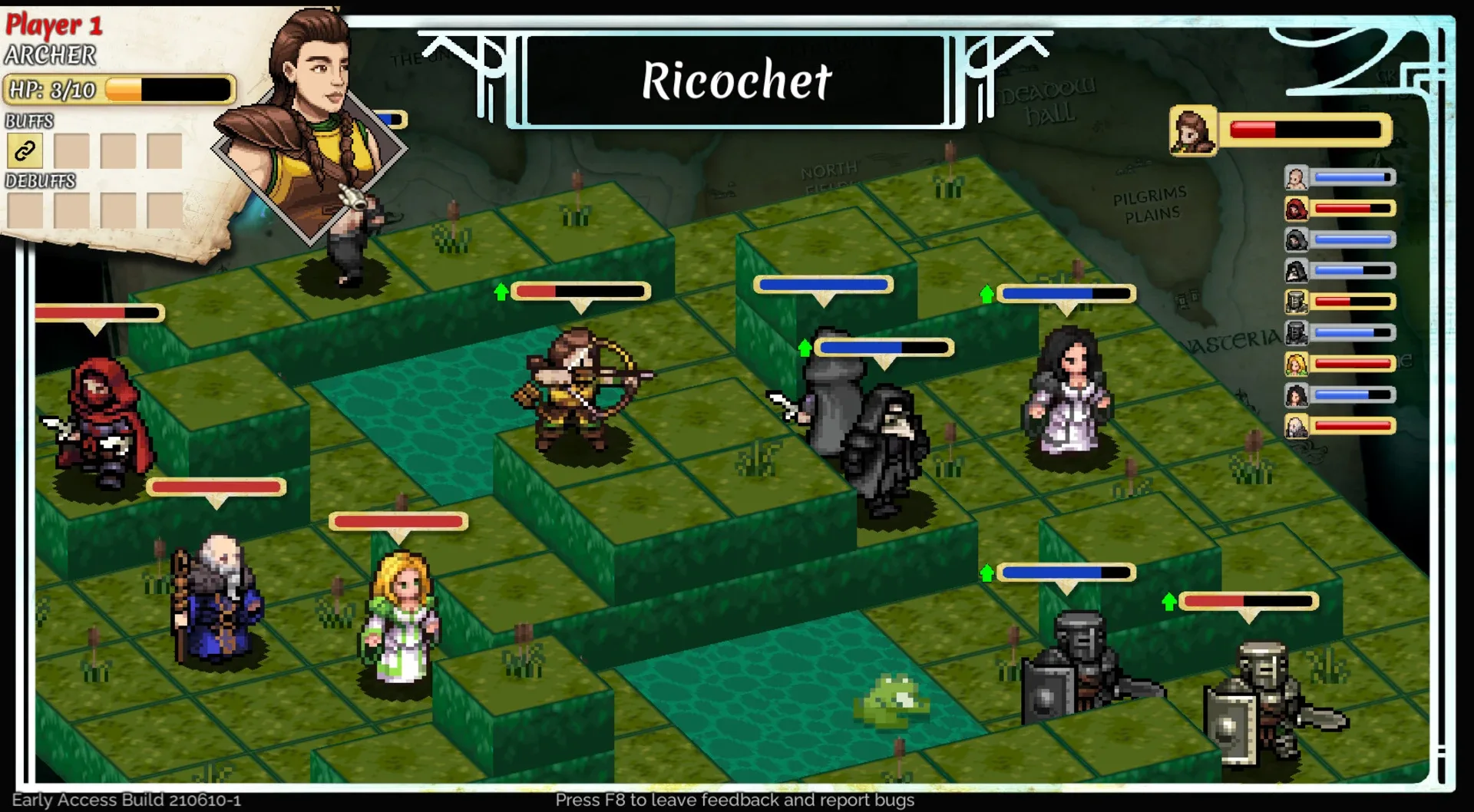Click the red-hooded assassin portrait in the roster
This screenshot has width=1474, height=812.
1296,207
